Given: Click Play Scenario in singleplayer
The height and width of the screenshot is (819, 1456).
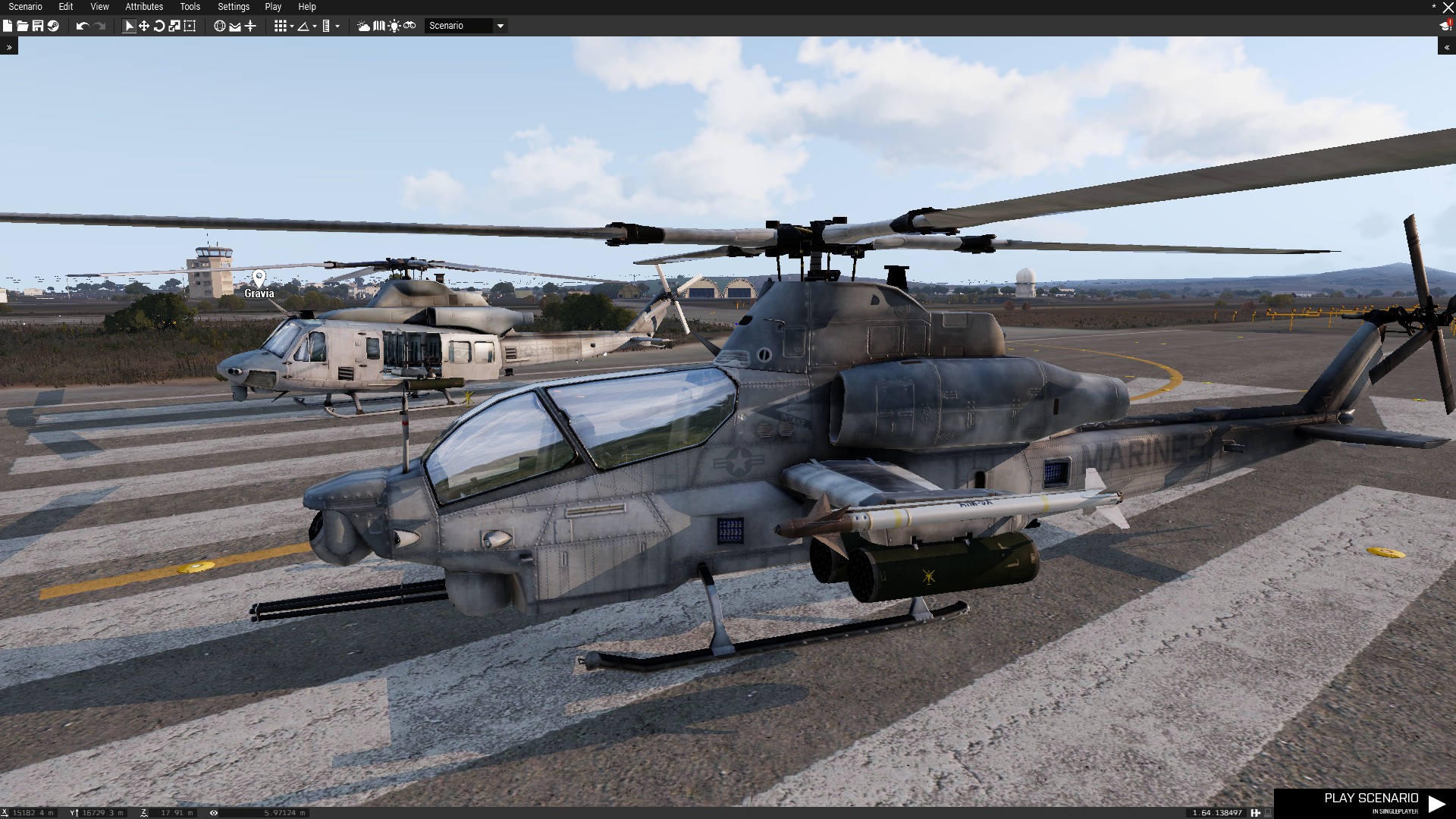Looking at the screenshot, I should click(1371, 802).
